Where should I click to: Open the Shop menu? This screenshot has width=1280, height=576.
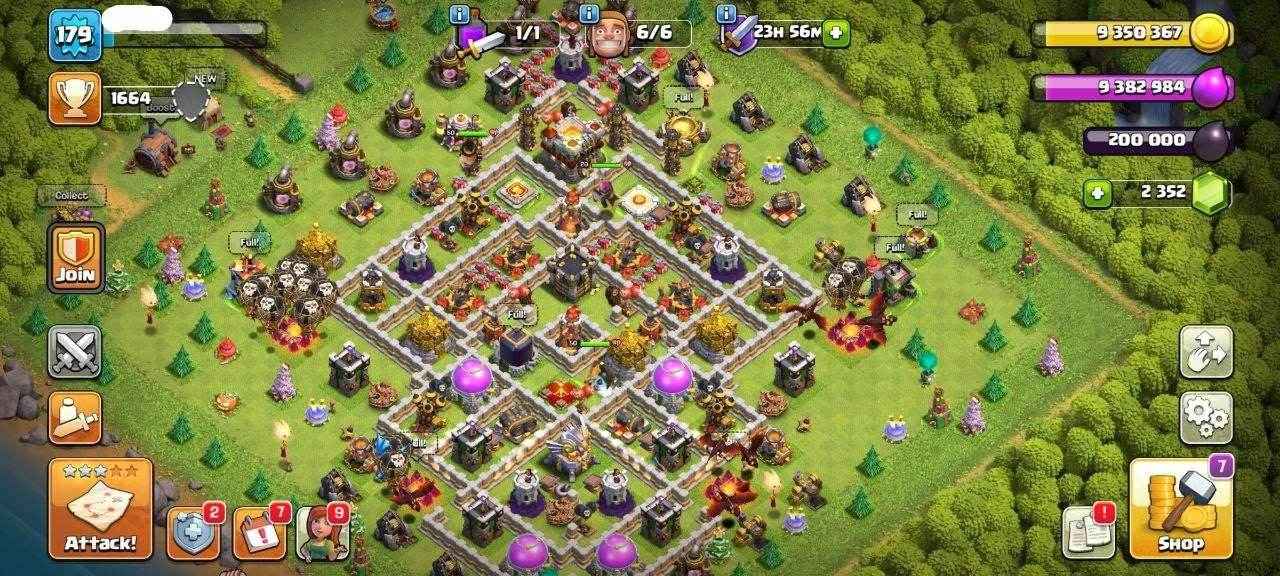(x=1179, y=508)
